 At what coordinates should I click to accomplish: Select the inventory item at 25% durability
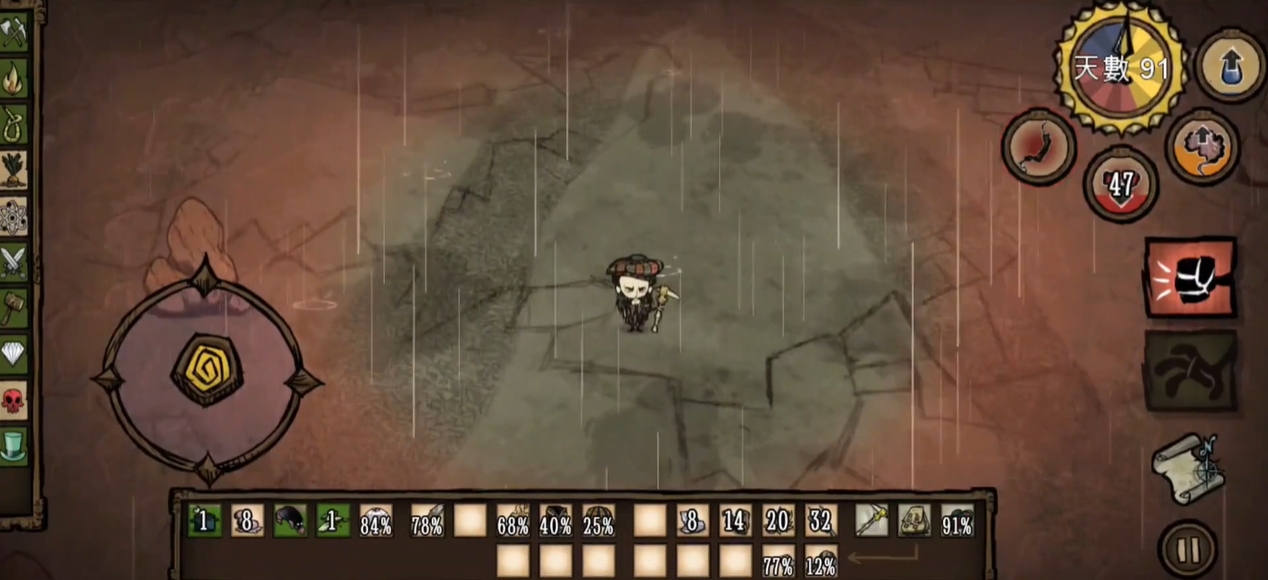tap(599, 520)
